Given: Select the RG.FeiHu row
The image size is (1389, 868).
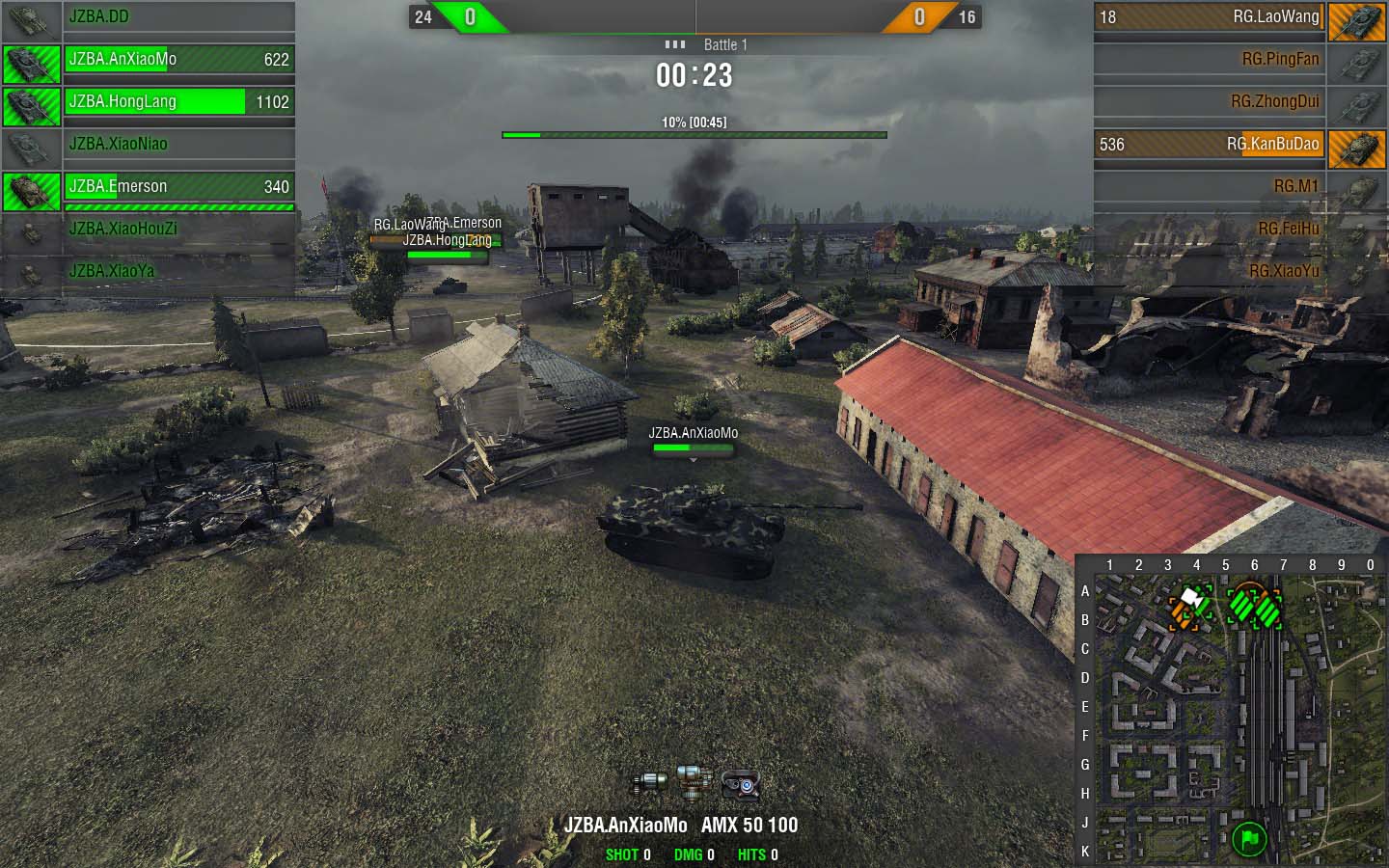Looking at the screenshot, I should pyautogui.click(x=1210, y=230).
